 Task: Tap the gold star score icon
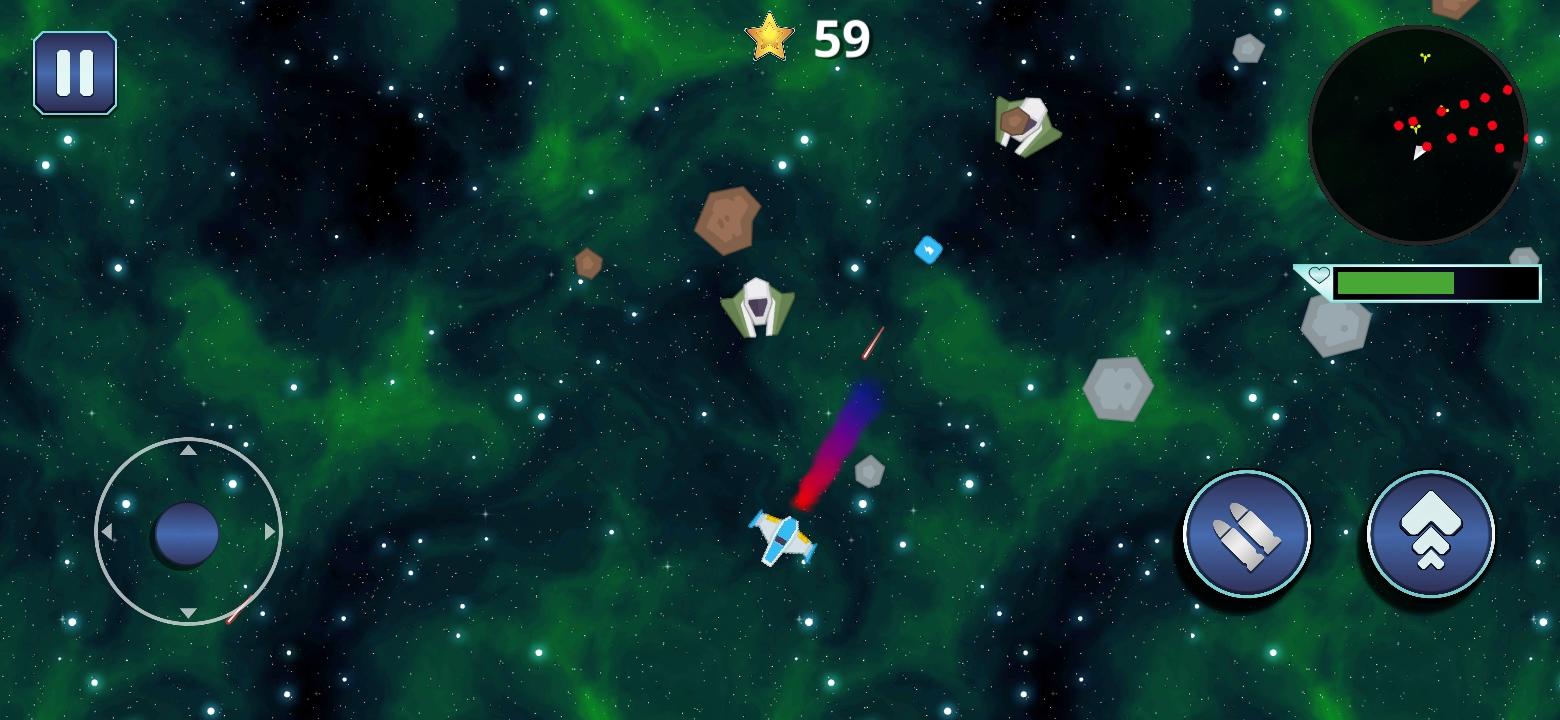pyautogui.click(x=768, y=38)
